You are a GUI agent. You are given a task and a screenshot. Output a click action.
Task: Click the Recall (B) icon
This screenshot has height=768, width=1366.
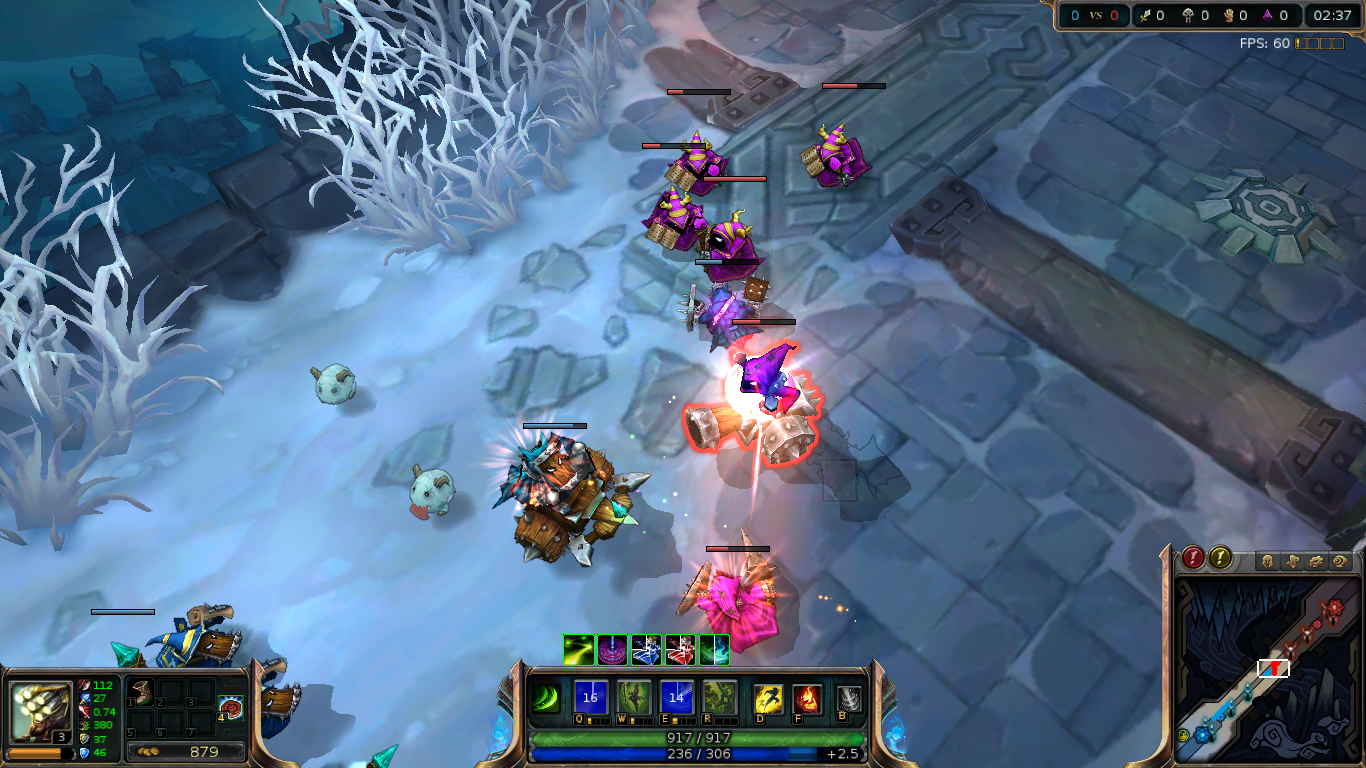click(x=847, y=698)
